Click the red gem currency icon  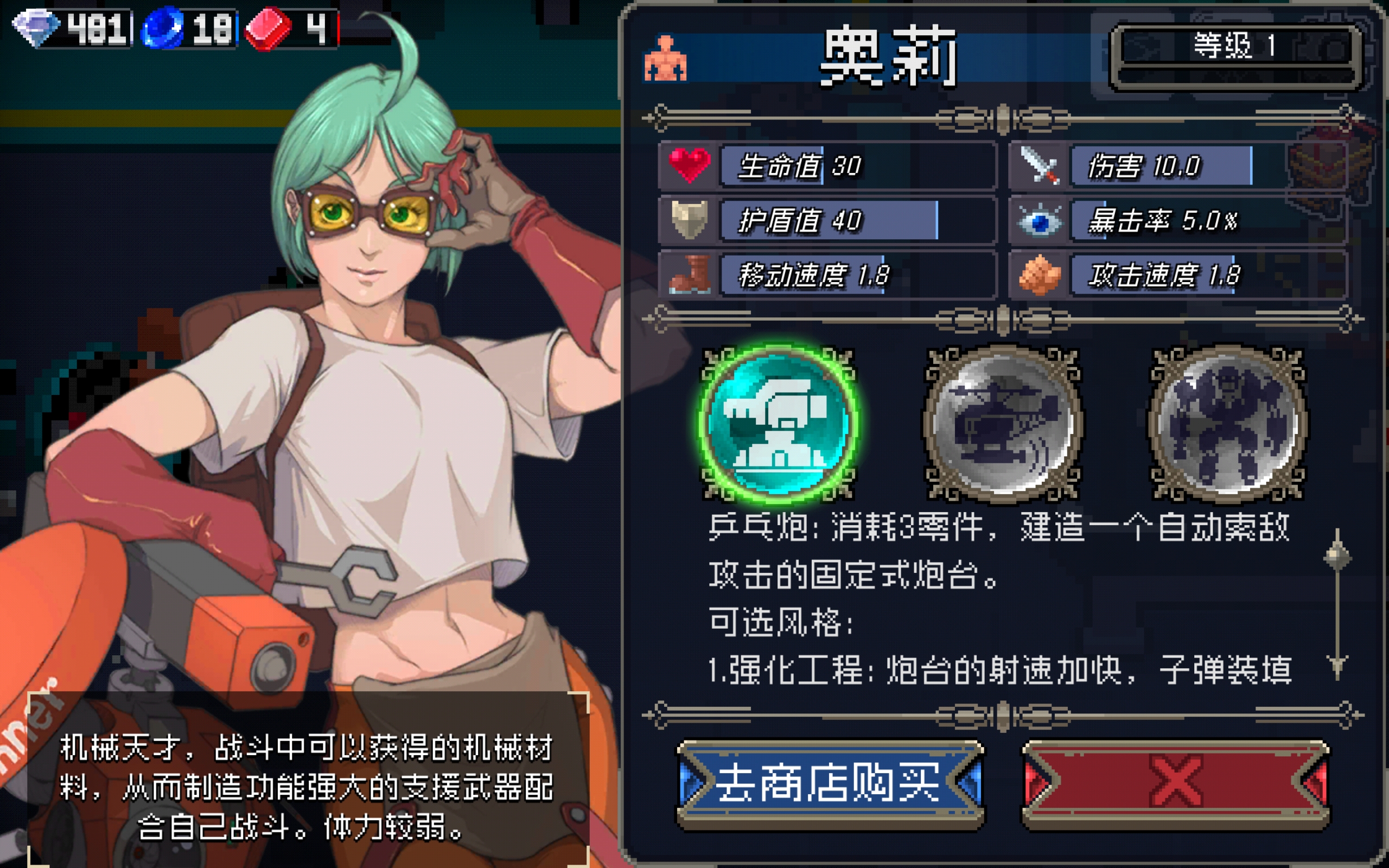(x=269, y=26)
